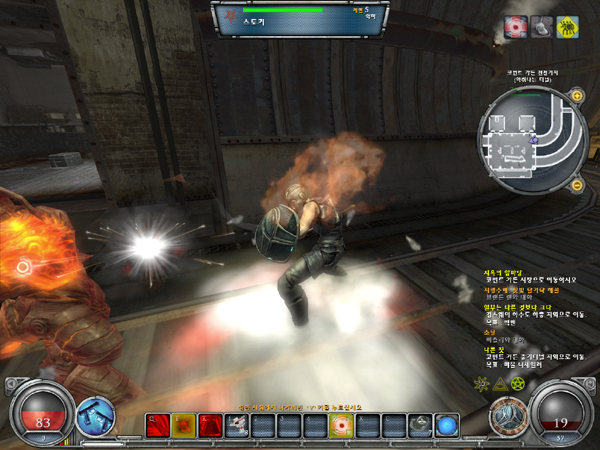Select the highlighted red-eye hotbar slot
This screenshot has width=600, height=450.
[342, 426]
